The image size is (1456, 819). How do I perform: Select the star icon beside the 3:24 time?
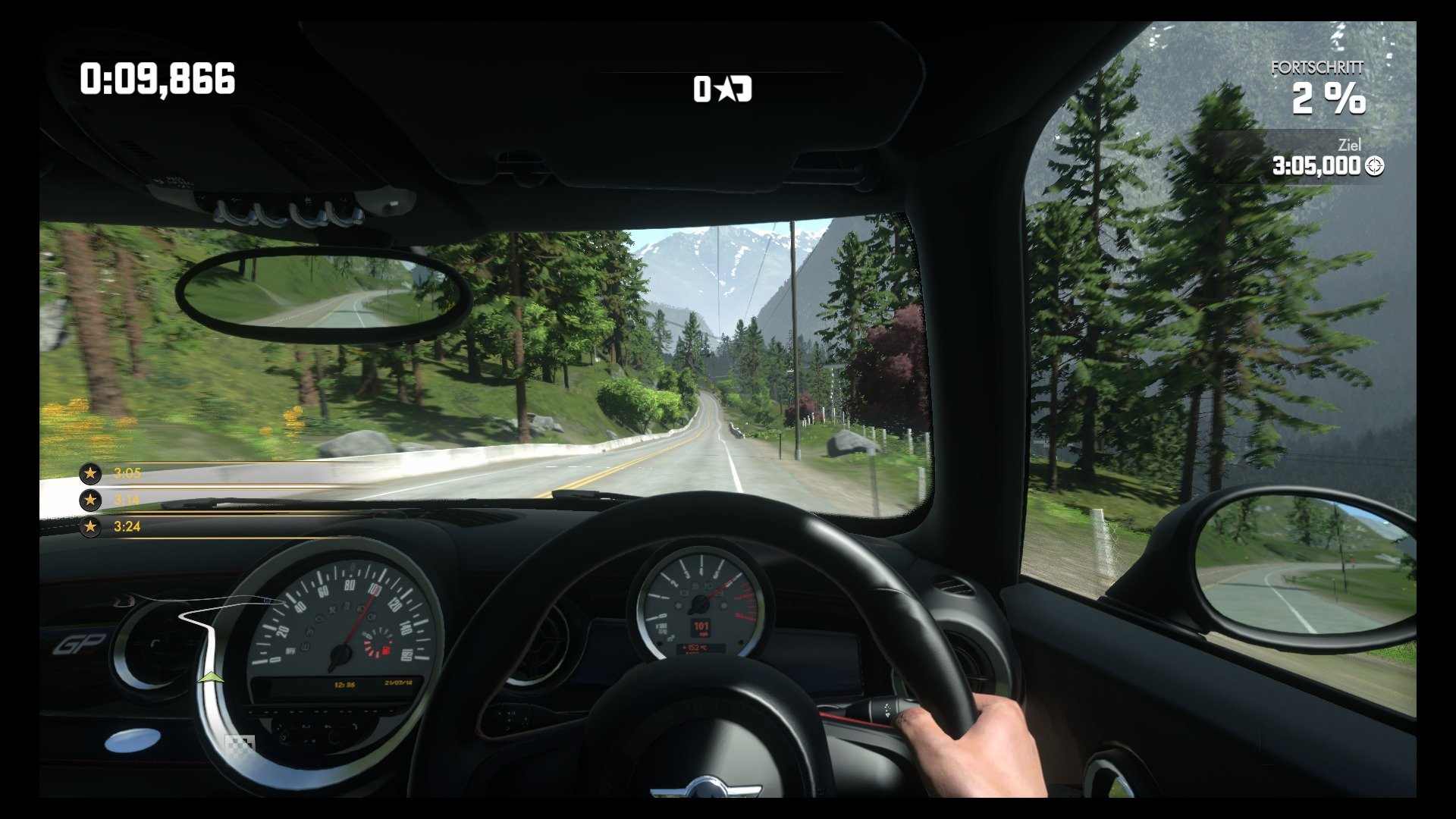[x=89, y=526]
